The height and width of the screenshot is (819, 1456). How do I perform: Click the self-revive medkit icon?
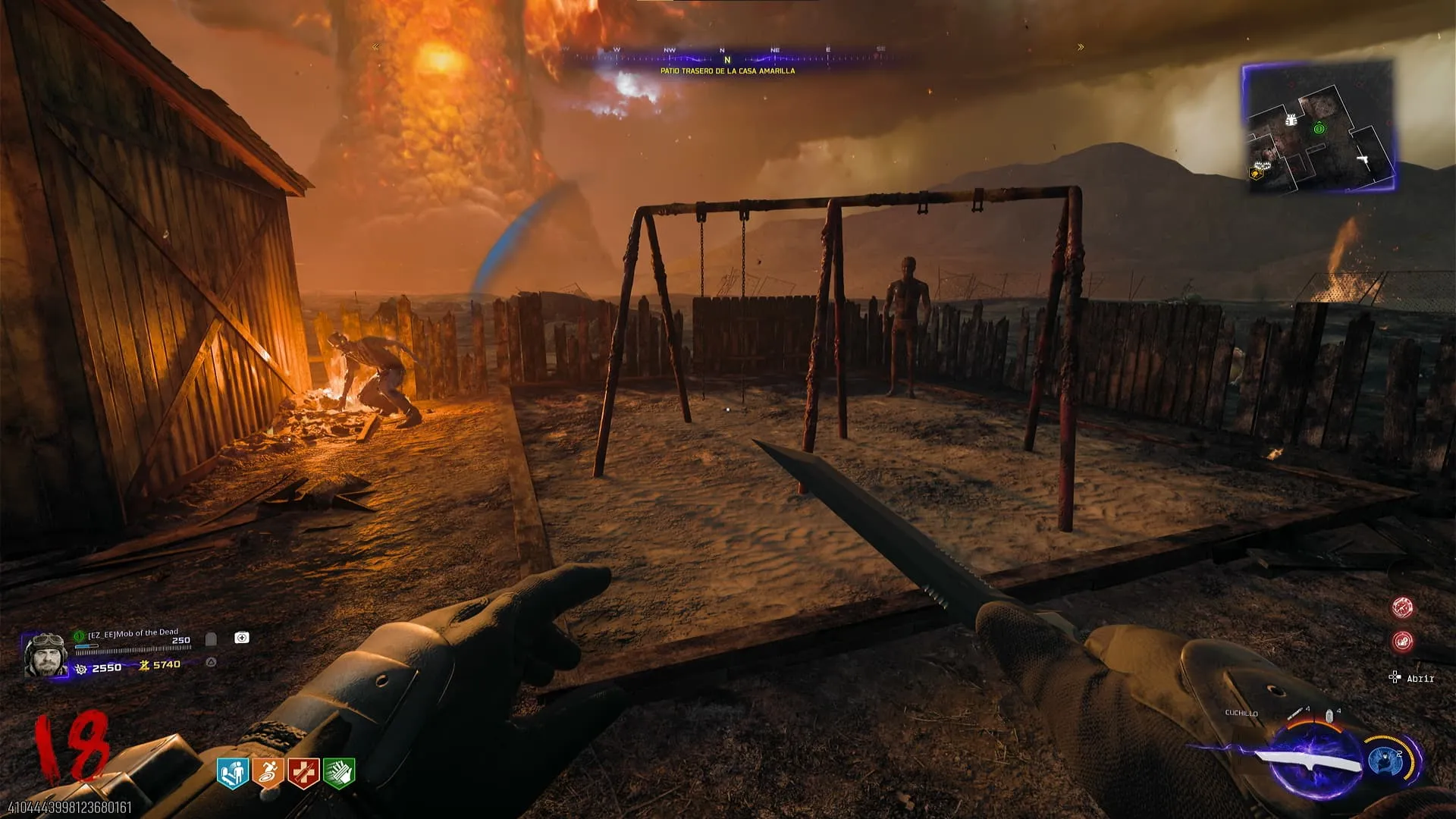click(242, 638)
